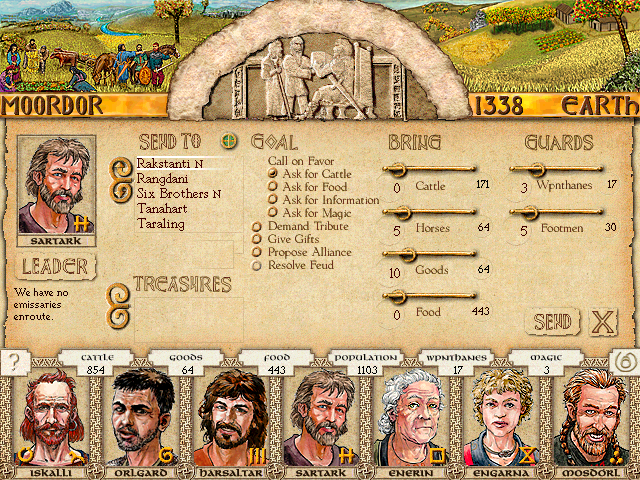Select Rakstanti clan from the list
This screenshot has height=480, width=640.
pos(166,162)
